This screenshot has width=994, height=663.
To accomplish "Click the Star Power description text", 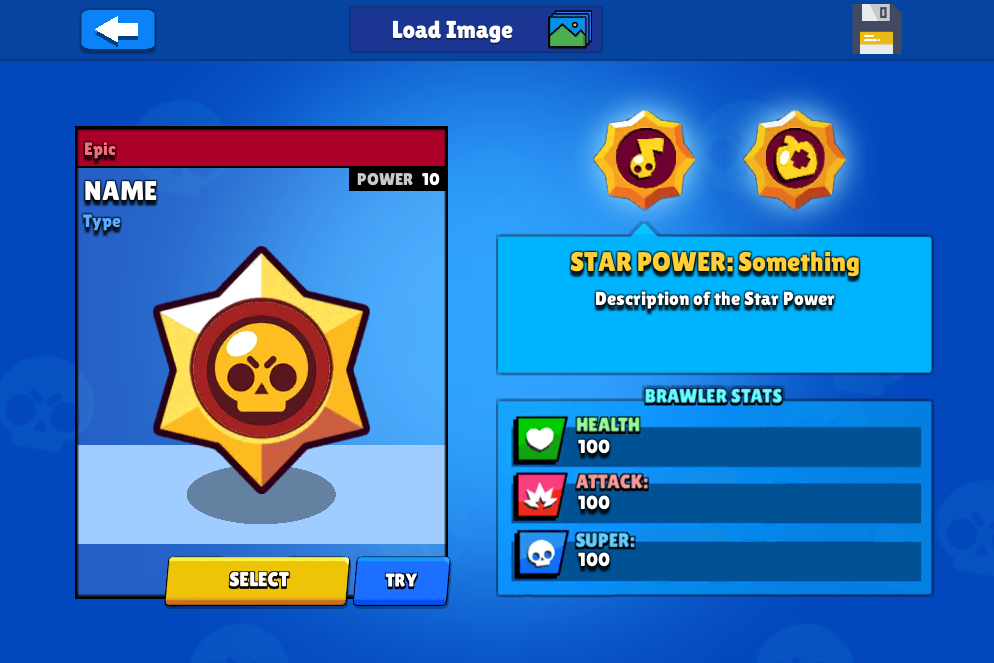I will click(714, 299).
